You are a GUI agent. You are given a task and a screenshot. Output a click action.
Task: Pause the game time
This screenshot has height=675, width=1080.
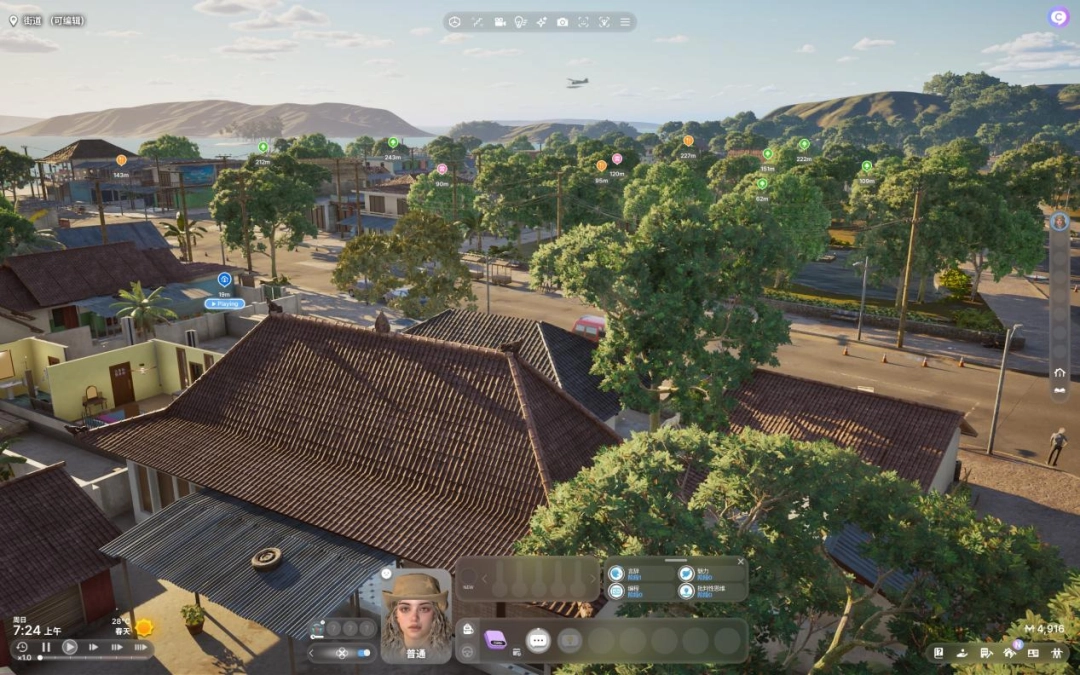tap(46, 647)
